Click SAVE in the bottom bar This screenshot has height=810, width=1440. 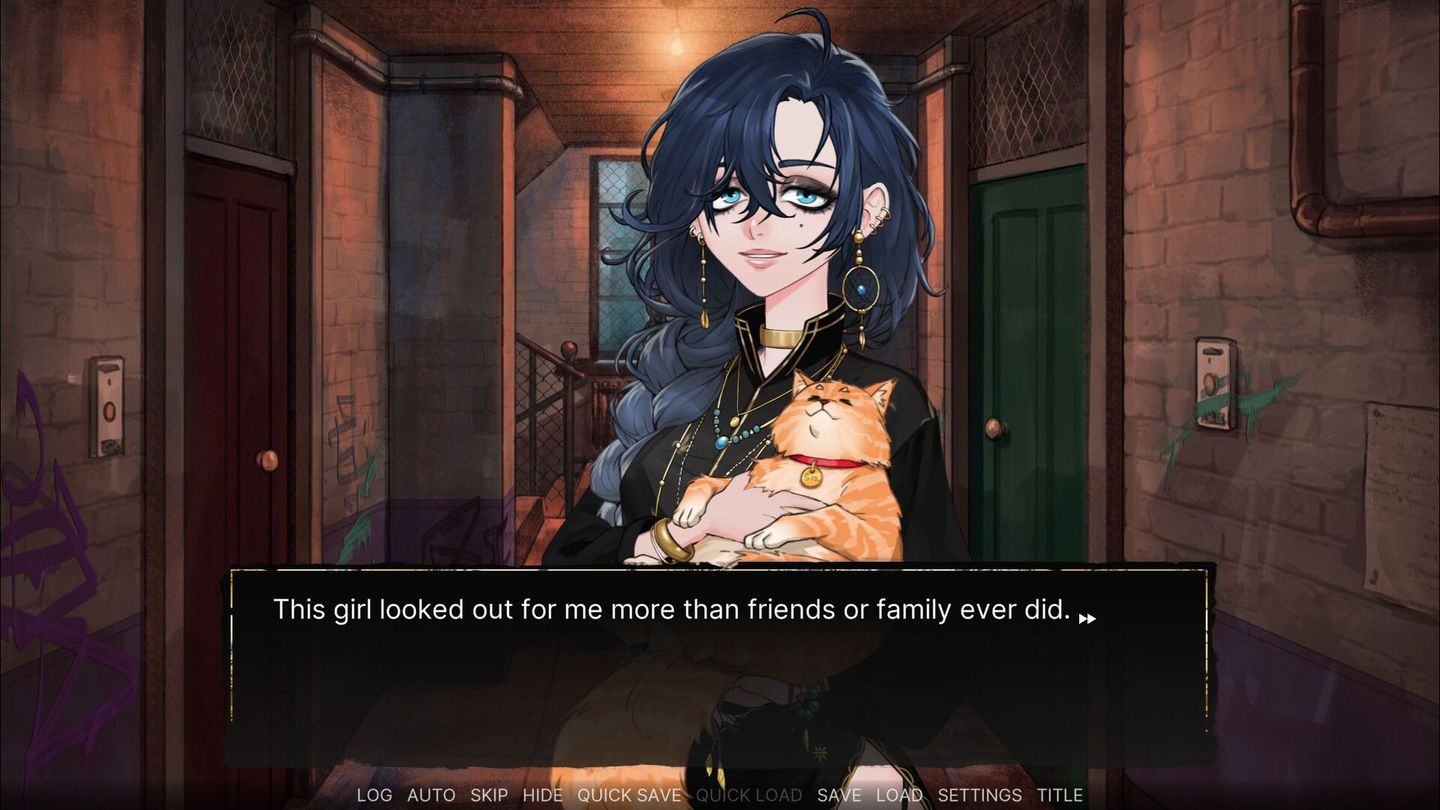click(840, 795)
